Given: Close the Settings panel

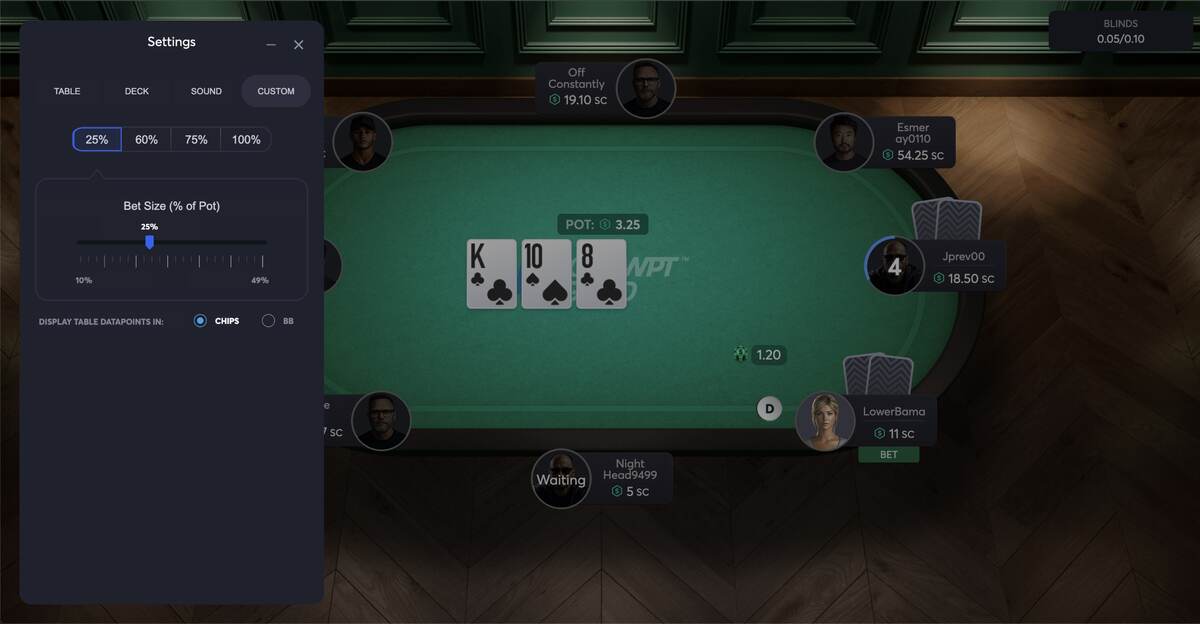Looking at the screenshot, I should 298,45.
